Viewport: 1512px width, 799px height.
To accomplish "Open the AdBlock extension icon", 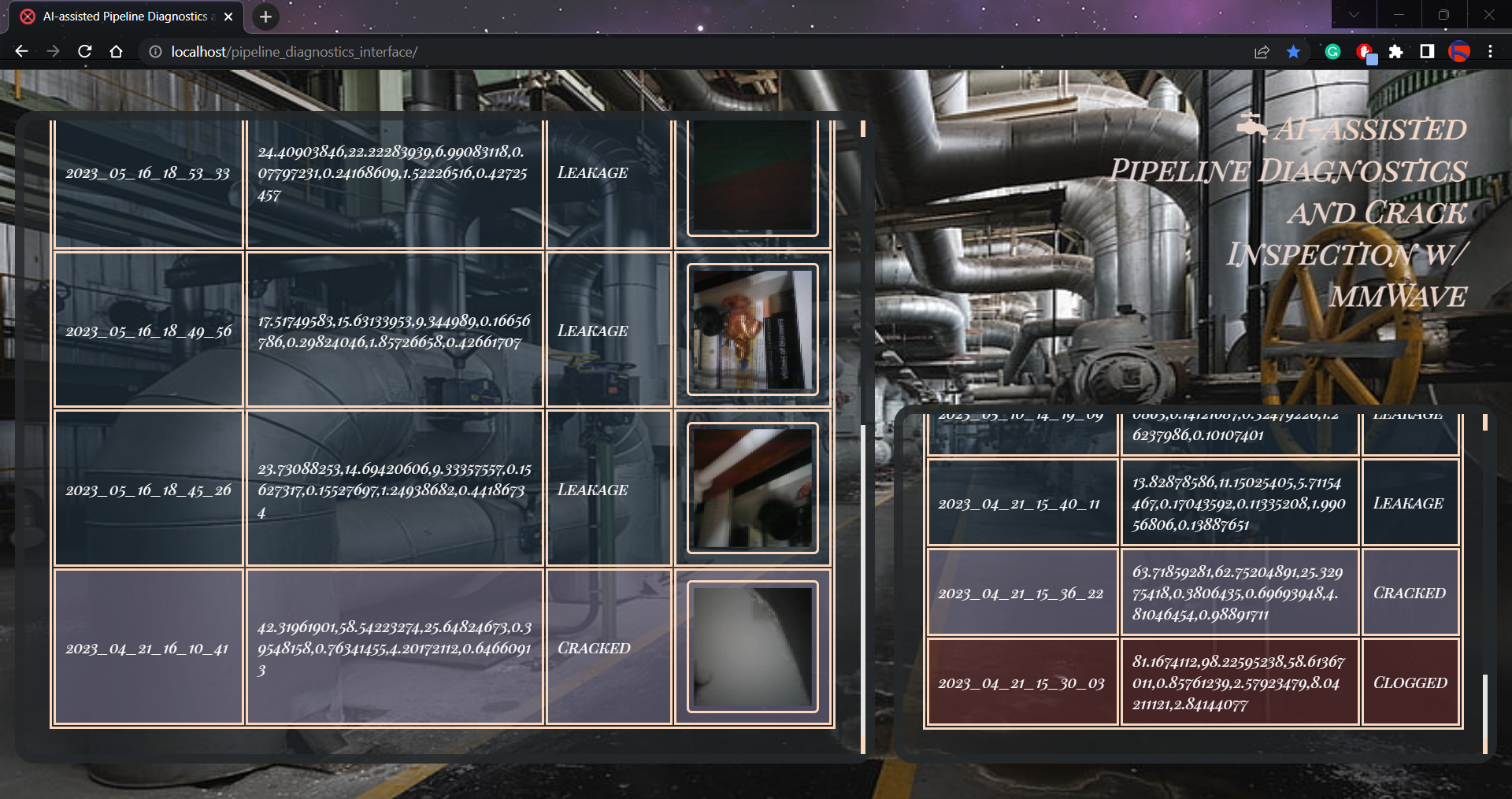I will [1366, 52].
